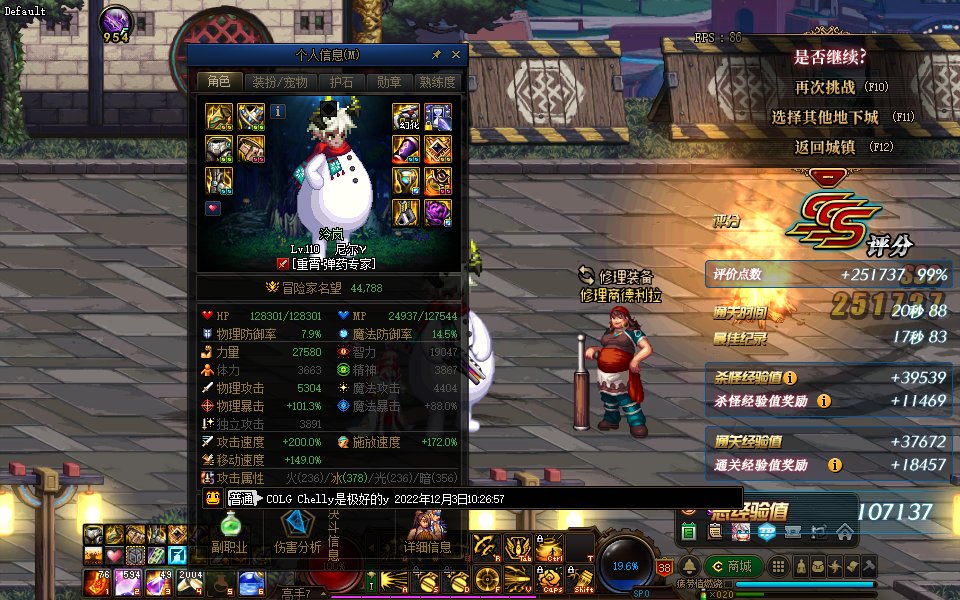Open the 伤害分析 damage analysis

[x=297, y=534]
